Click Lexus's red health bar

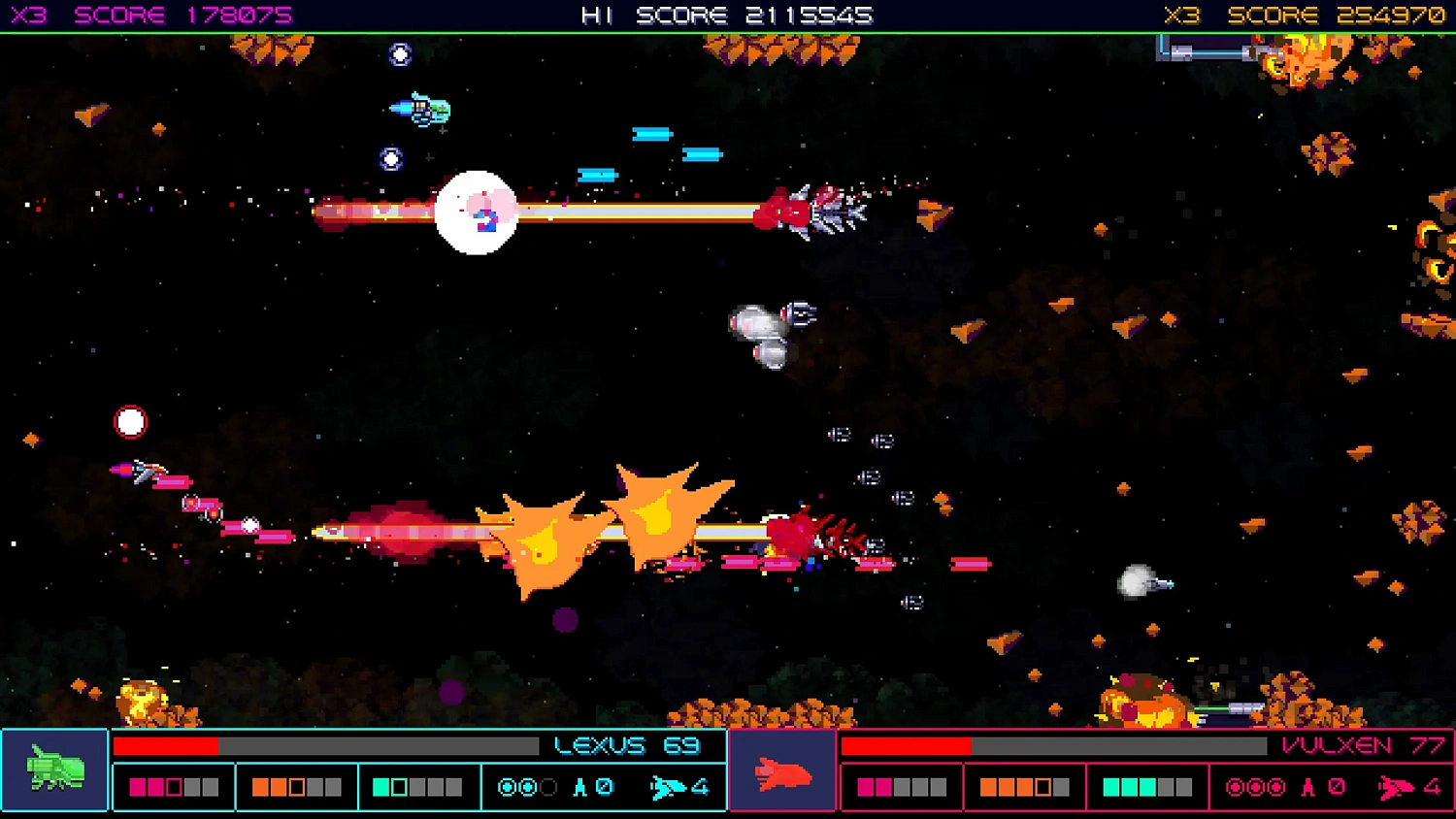pos(167,745)
